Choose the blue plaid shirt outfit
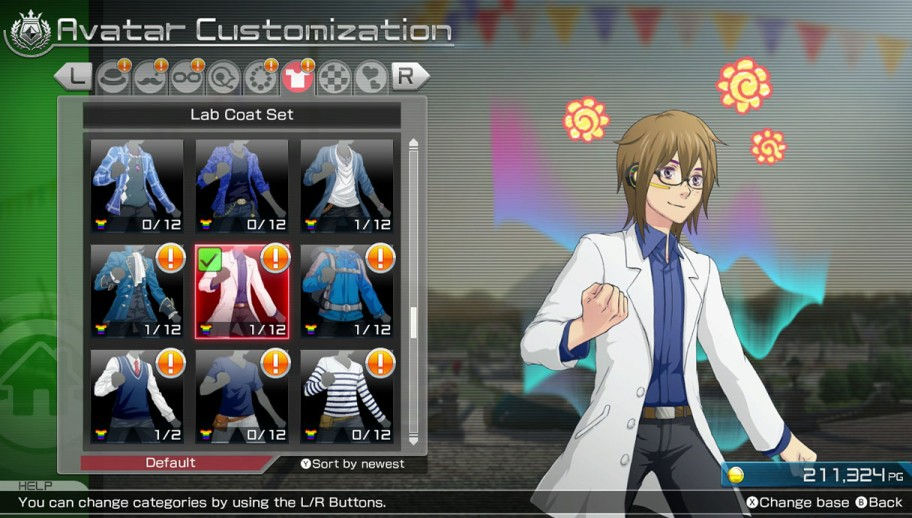Viewport: 912px width, 518px height. coord(137,186)
